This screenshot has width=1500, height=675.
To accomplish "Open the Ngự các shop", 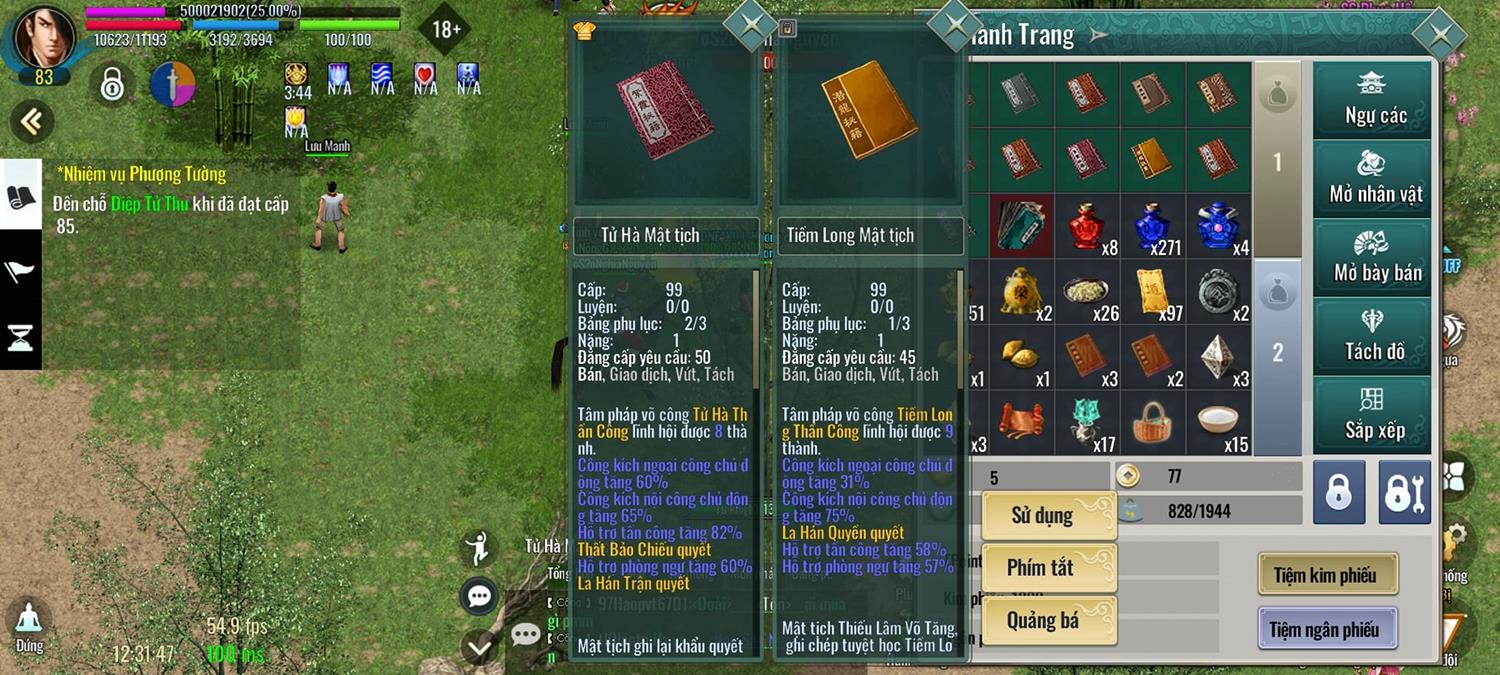I will [x=1374, y=99].
